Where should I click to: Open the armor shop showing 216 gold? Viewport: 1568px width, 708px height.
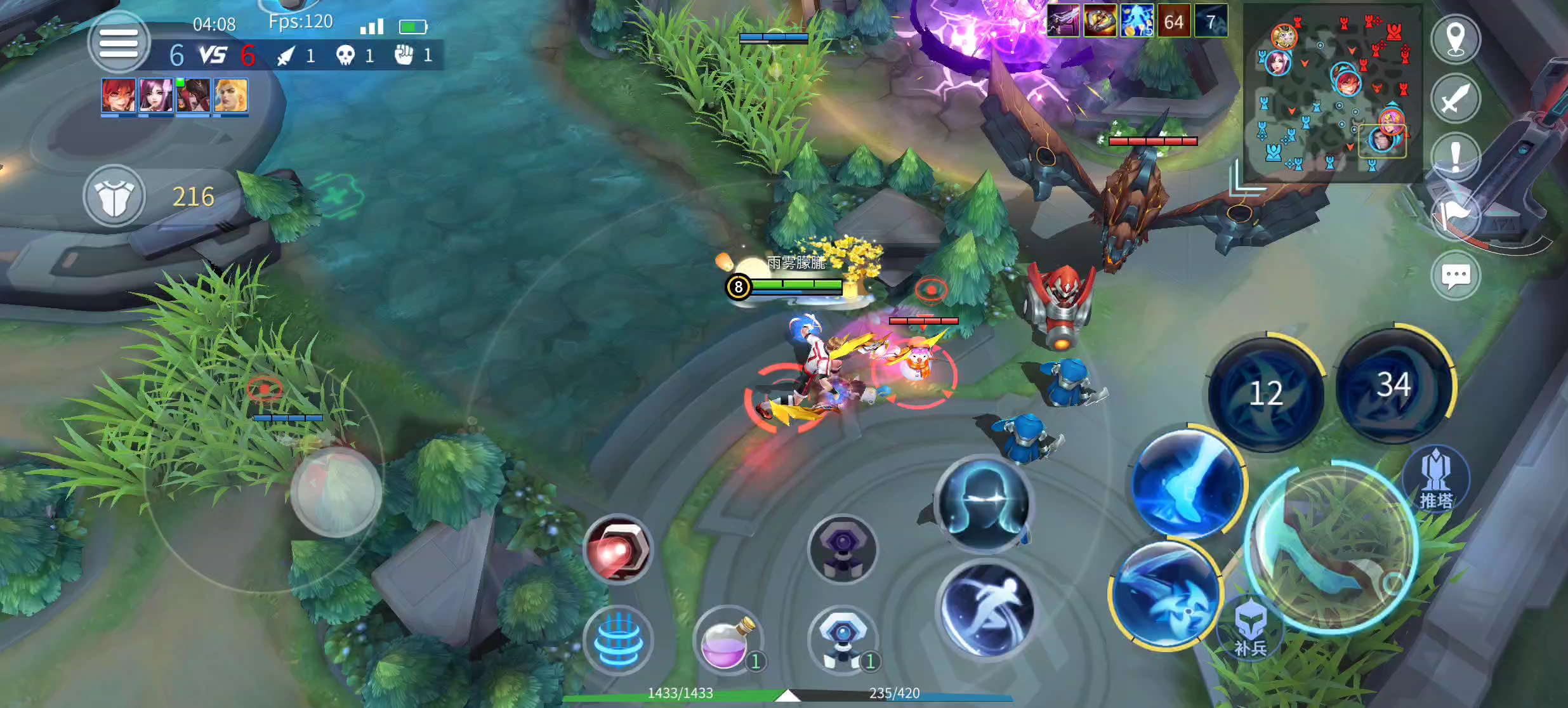coord(115,197)
